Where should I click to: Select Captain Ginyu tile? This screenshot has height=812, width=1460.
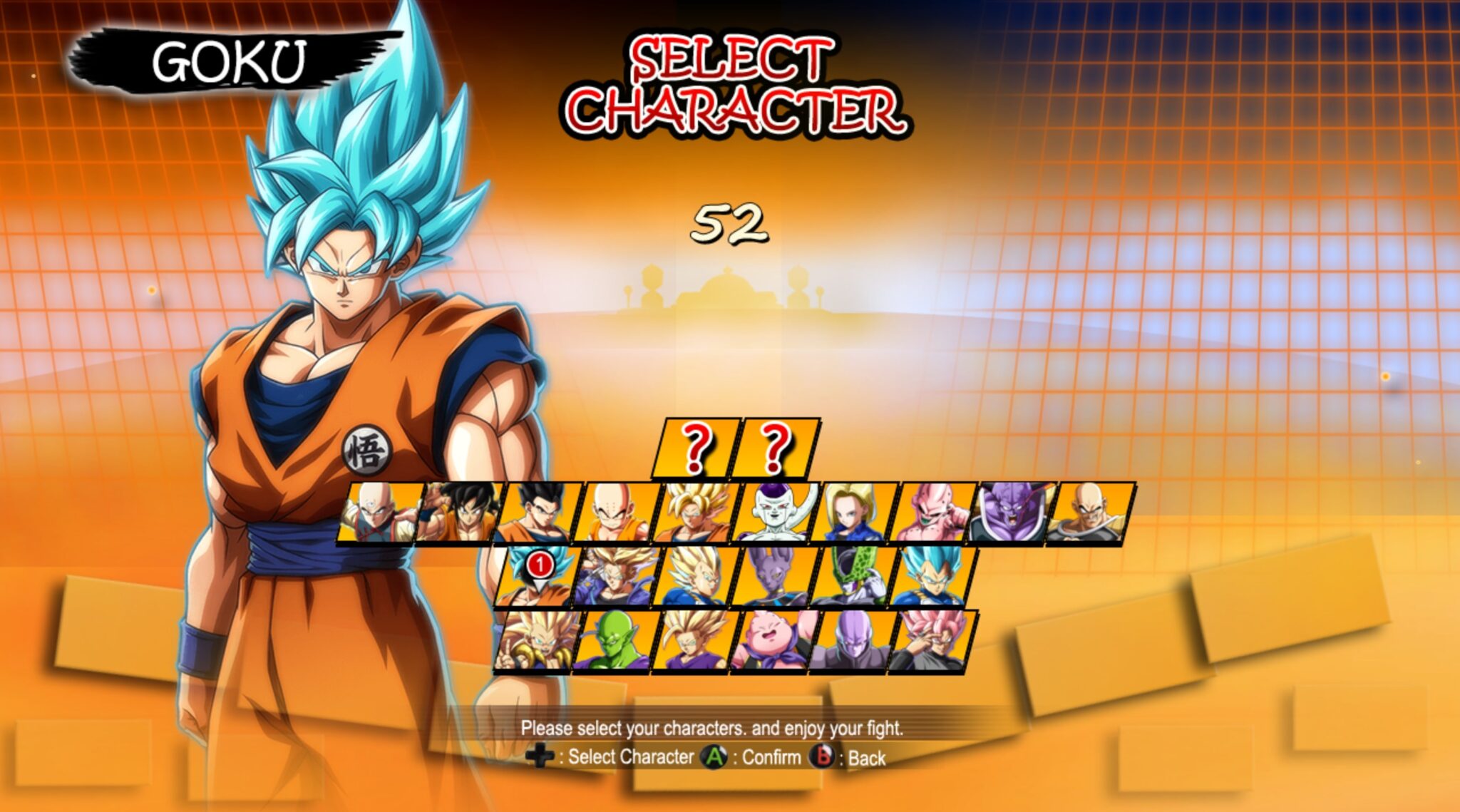1012,513
